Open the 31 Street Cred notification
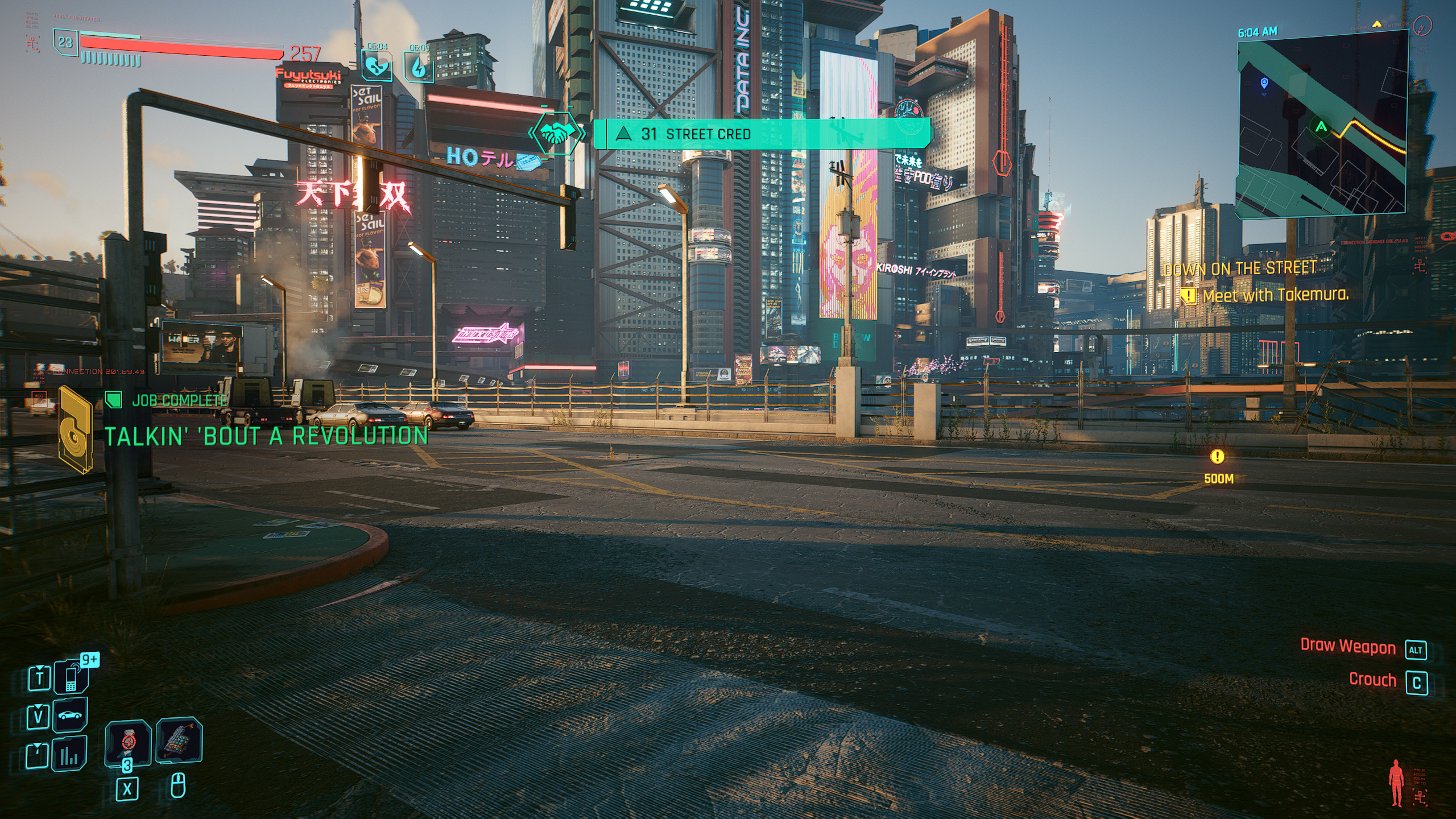Screen dimensions: 1456x819 761,134
